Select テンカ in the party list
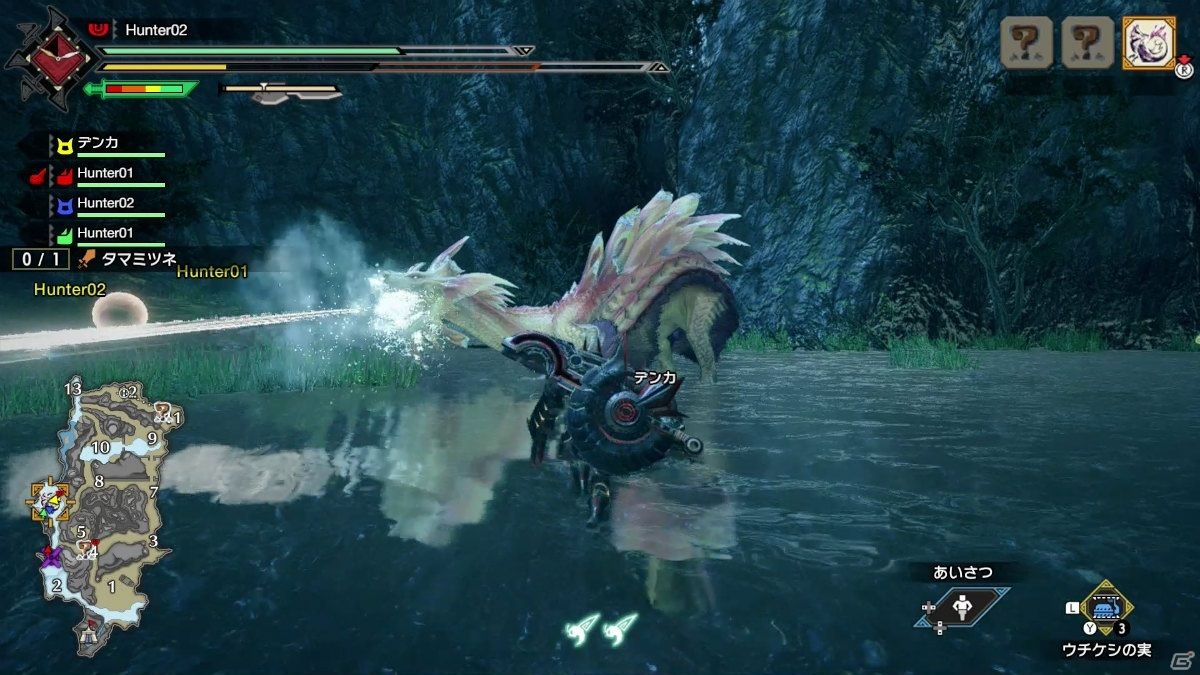 point(98,143)
